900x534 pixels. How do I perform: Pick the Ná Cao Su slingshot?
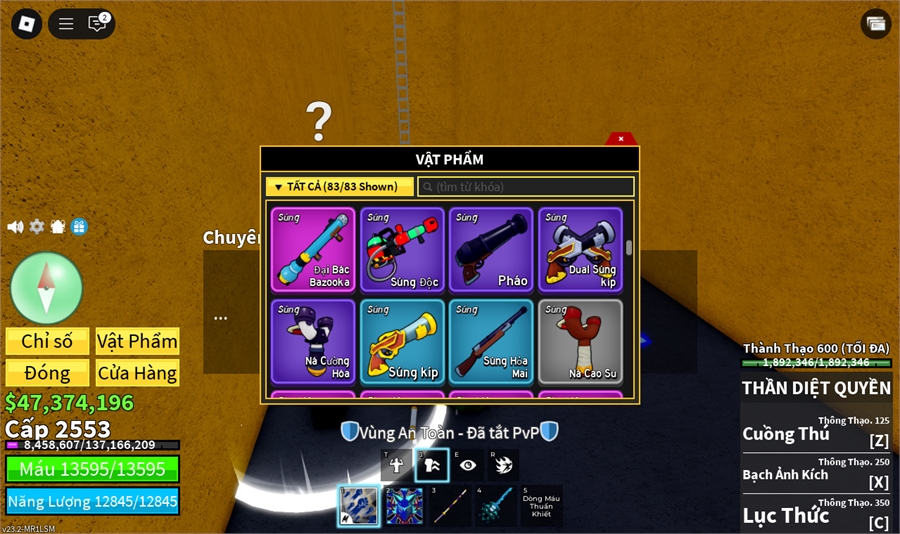click(580, 341)
